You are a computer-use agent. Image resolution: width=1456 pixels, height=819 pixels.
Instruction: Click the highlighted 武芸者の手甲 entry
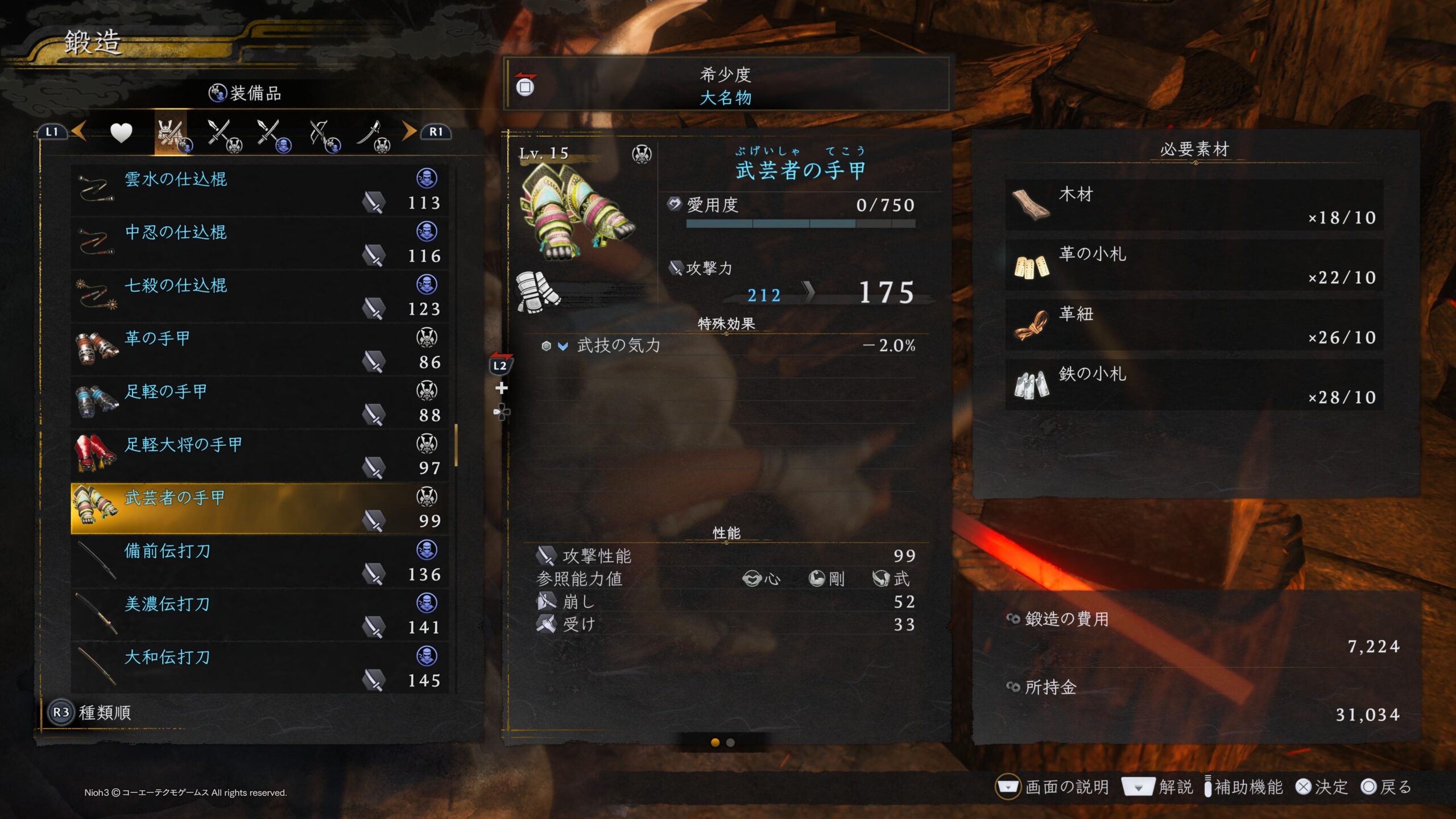(259, 508)
